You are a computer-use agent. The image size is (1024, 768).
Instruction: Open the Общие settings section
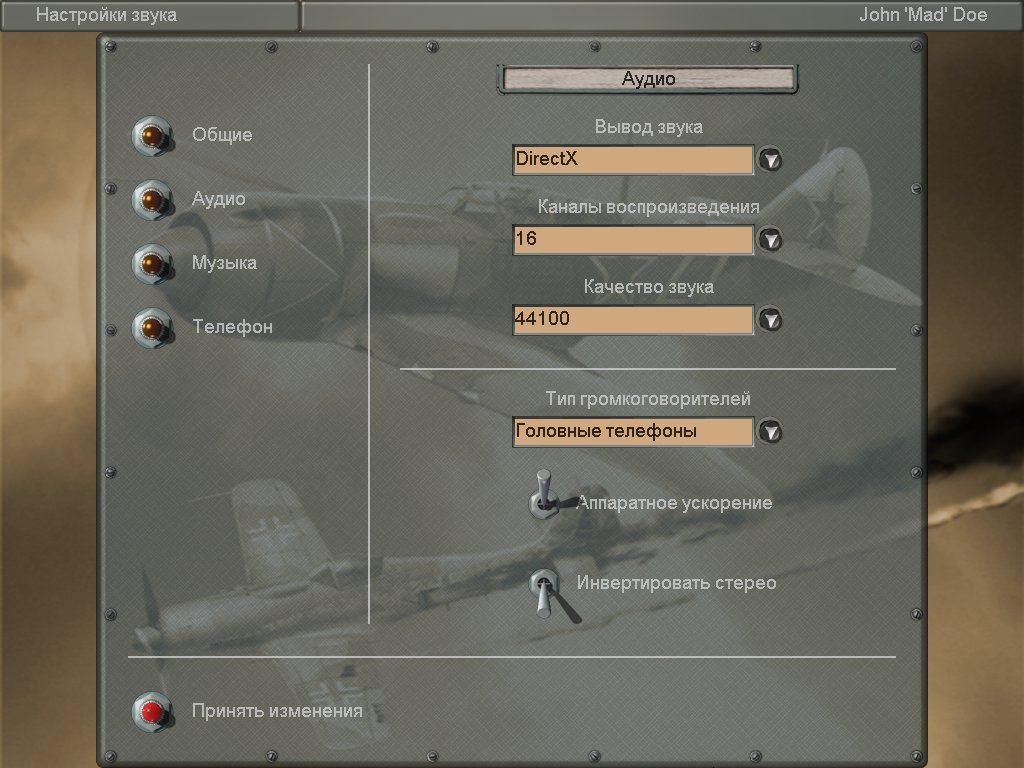coord(152,136)
